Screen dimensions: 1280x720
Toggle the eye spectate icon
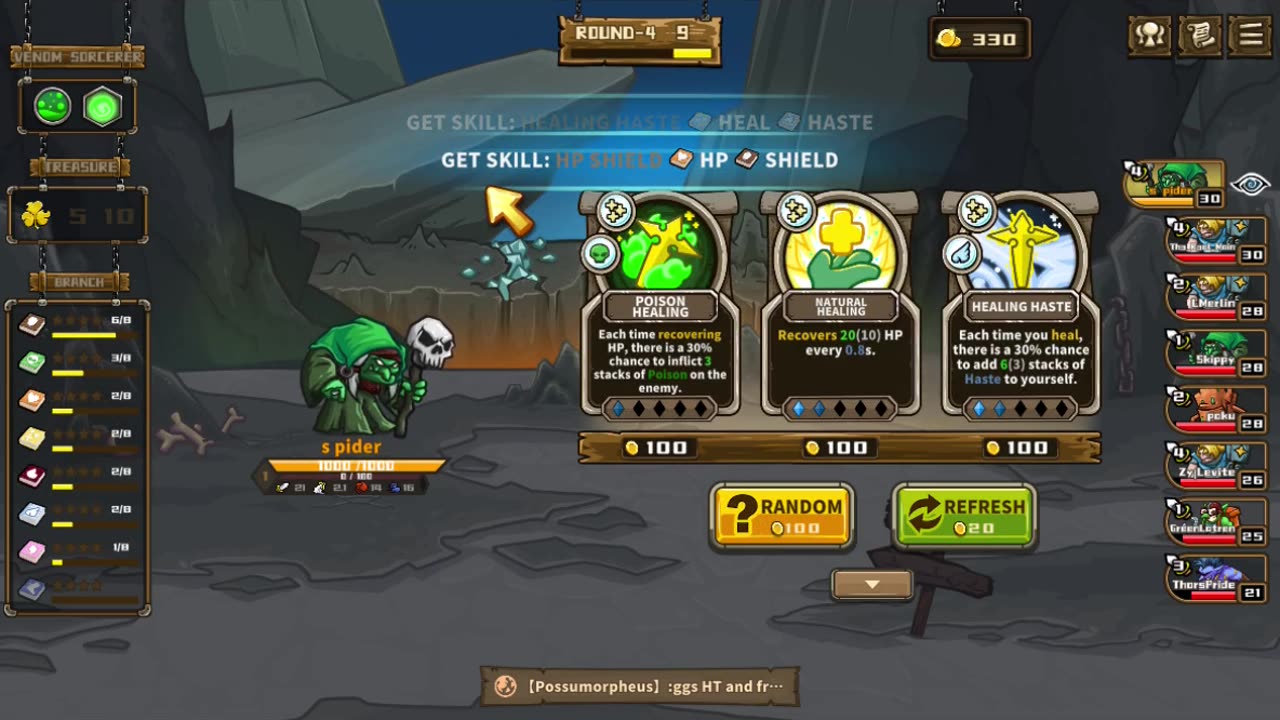point(1250,184)
